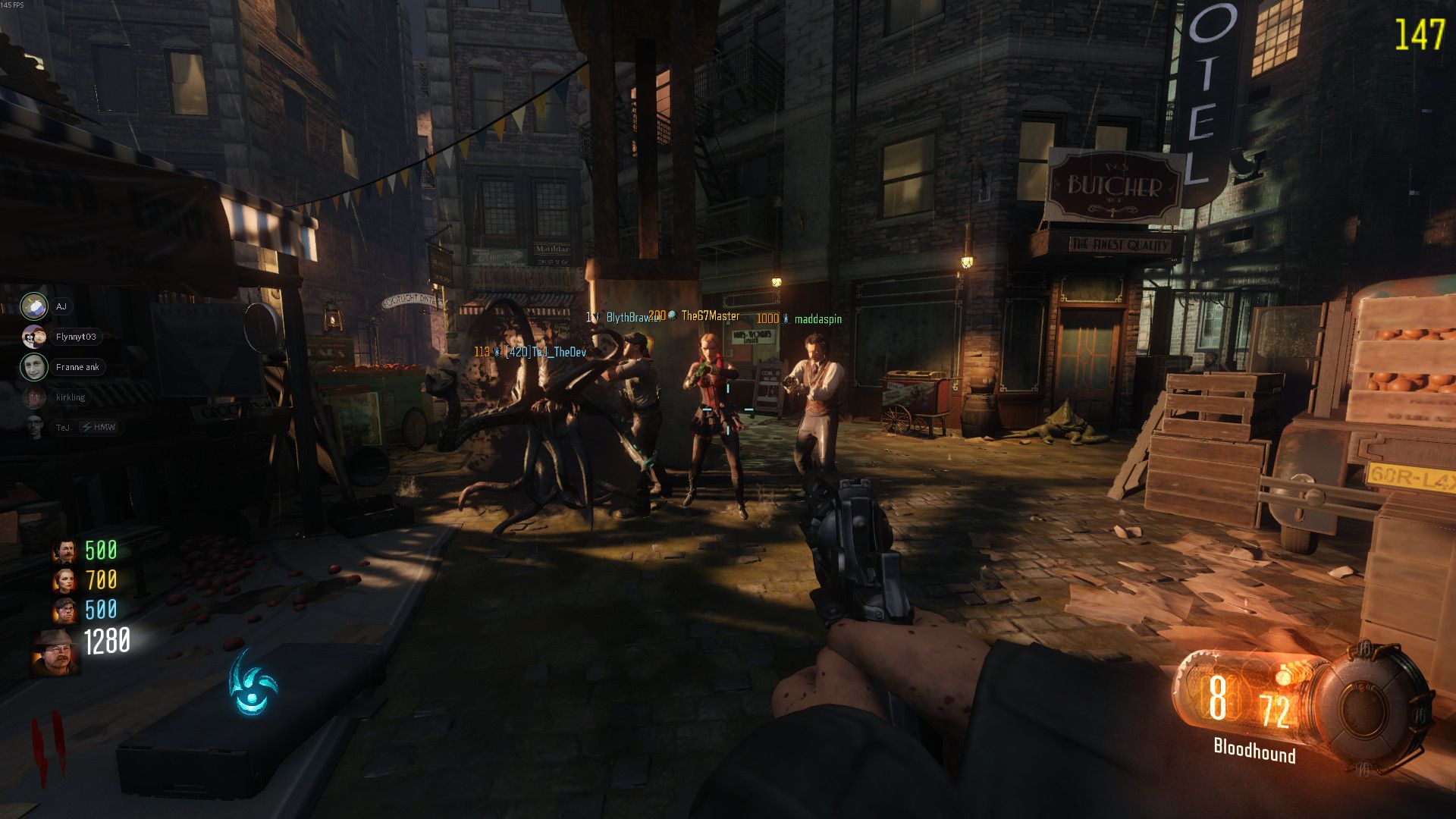The width and height of the screenshot is (1456, 819).
Task: Click the Bloodhound weapon display
Action: click(x=1254, y=751)
